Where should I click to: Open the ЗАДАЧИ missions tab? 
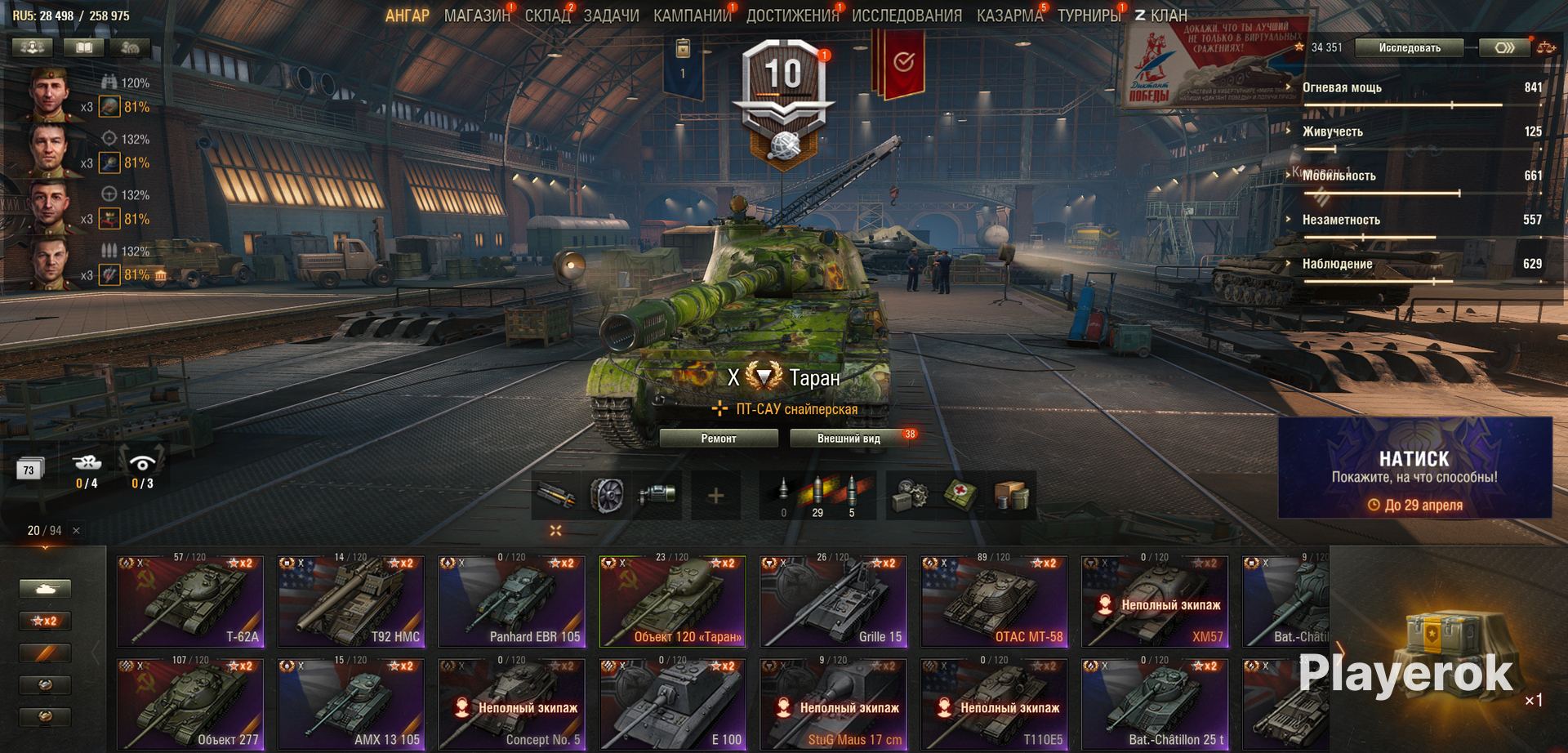(611, 16)
